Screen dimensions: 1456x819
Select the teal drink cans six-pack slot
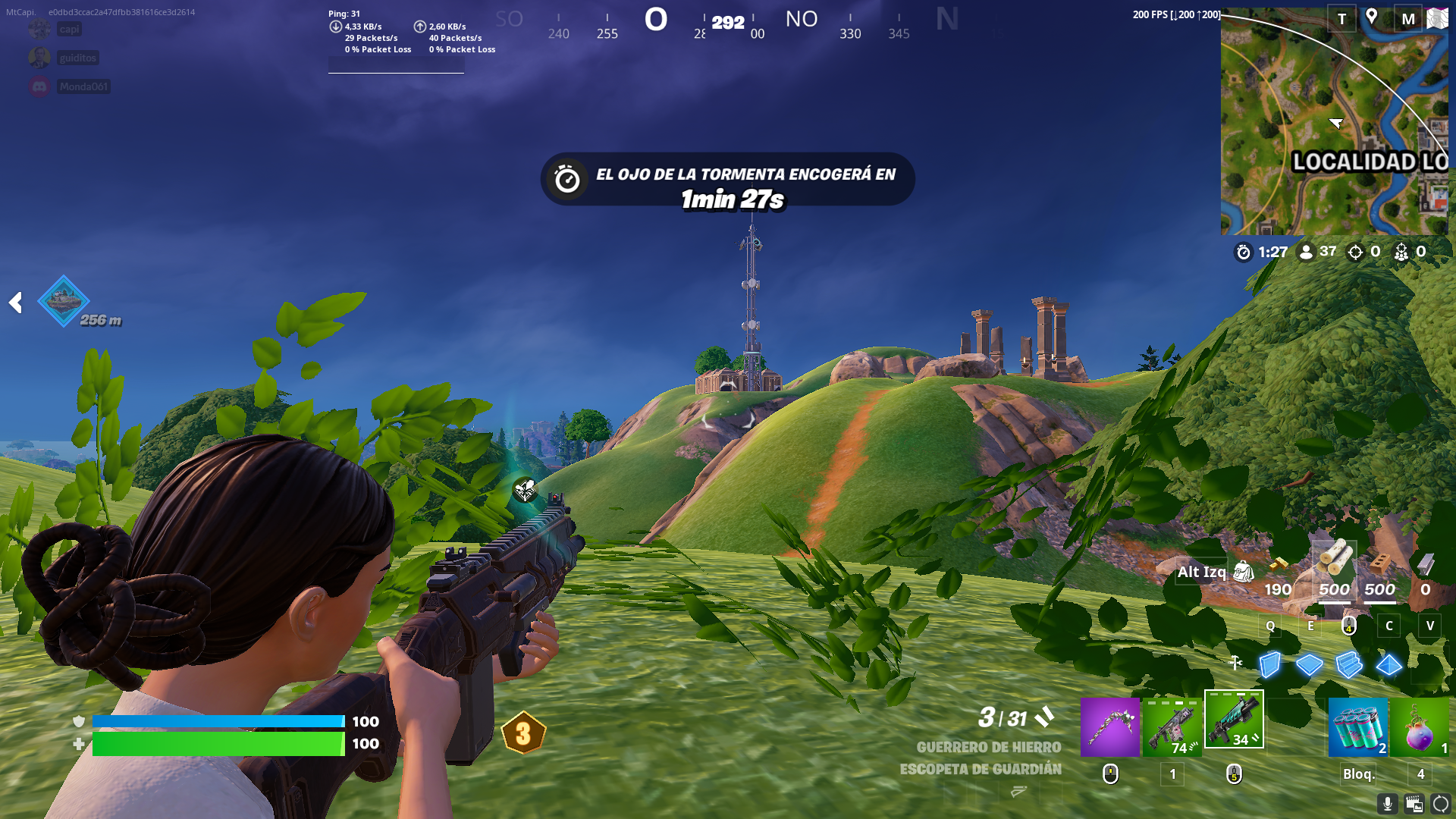[1357, 727]
